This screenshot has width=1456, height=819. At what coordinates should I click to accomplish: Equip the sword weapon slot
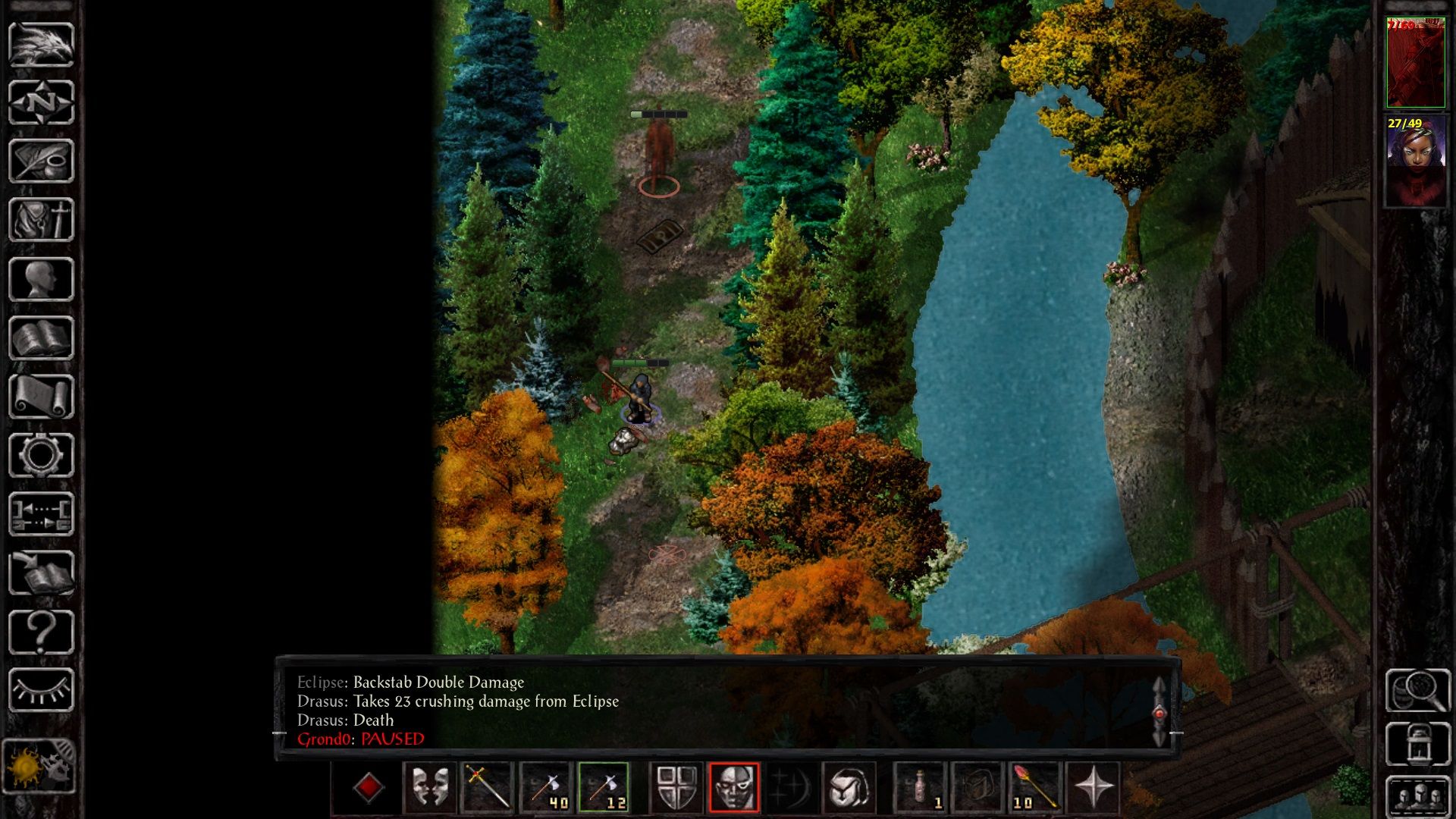[488, 787]
